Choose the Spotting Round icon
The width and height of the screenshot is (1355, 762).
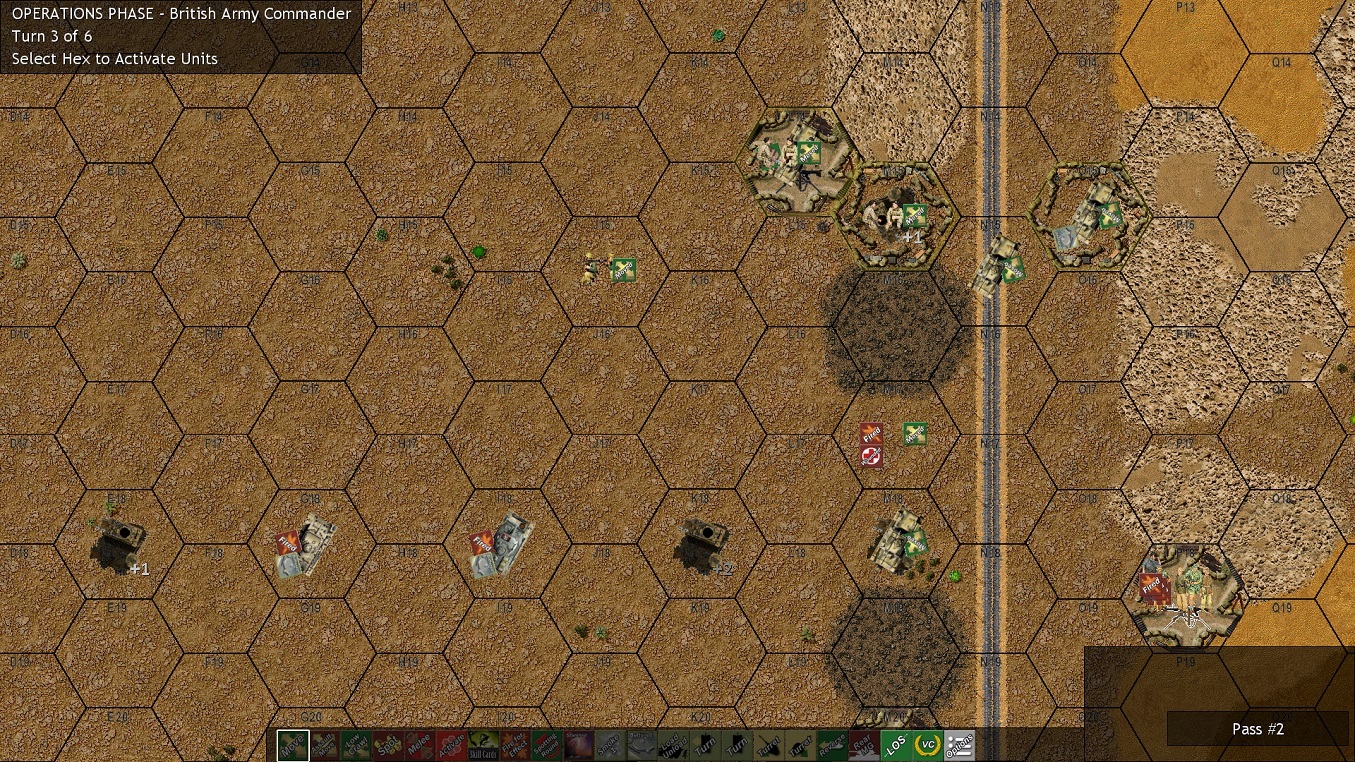coord(549,744)
